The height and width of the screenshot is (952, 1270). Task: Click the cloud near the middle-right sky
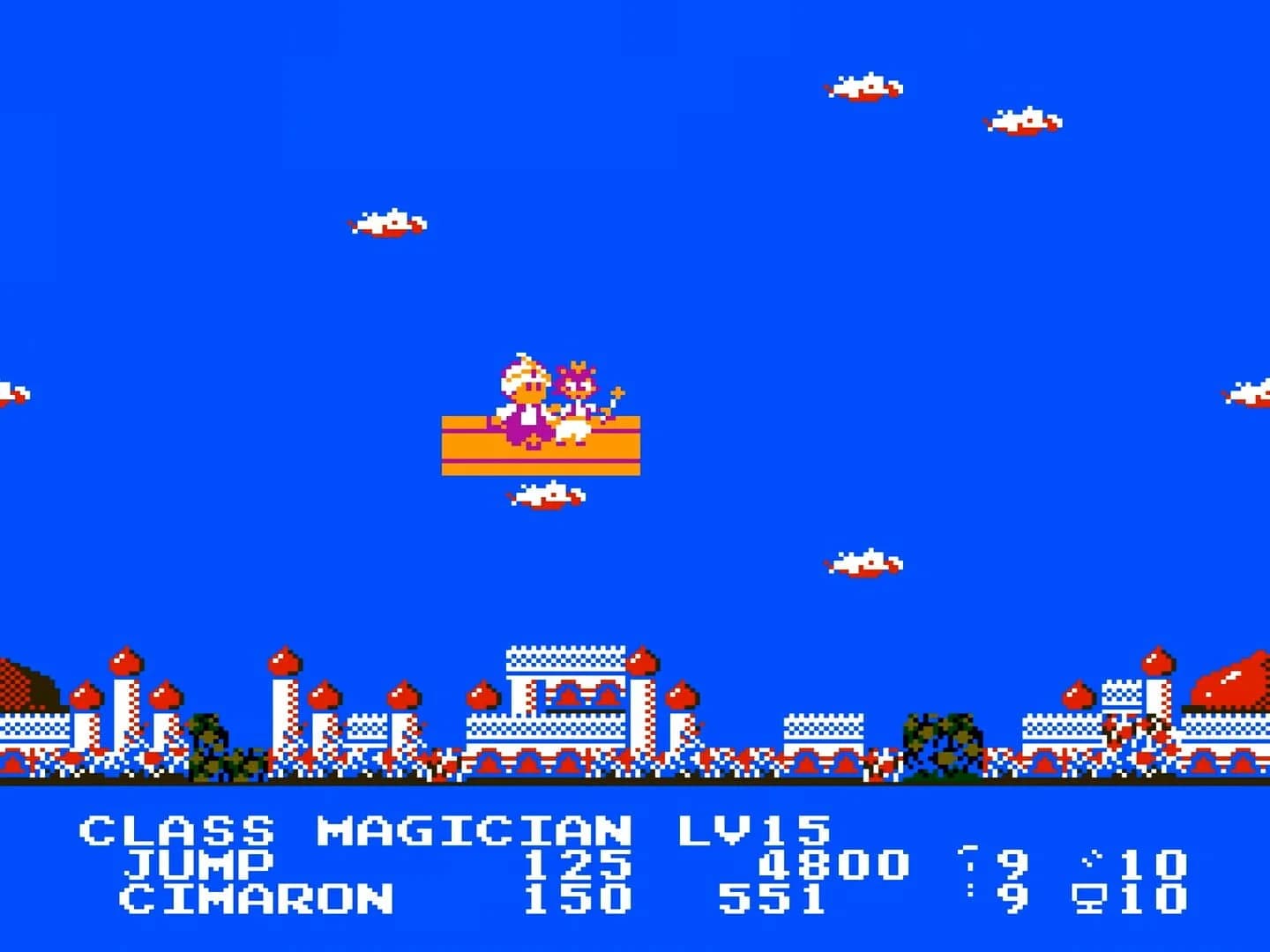click(x=864, y=560)
